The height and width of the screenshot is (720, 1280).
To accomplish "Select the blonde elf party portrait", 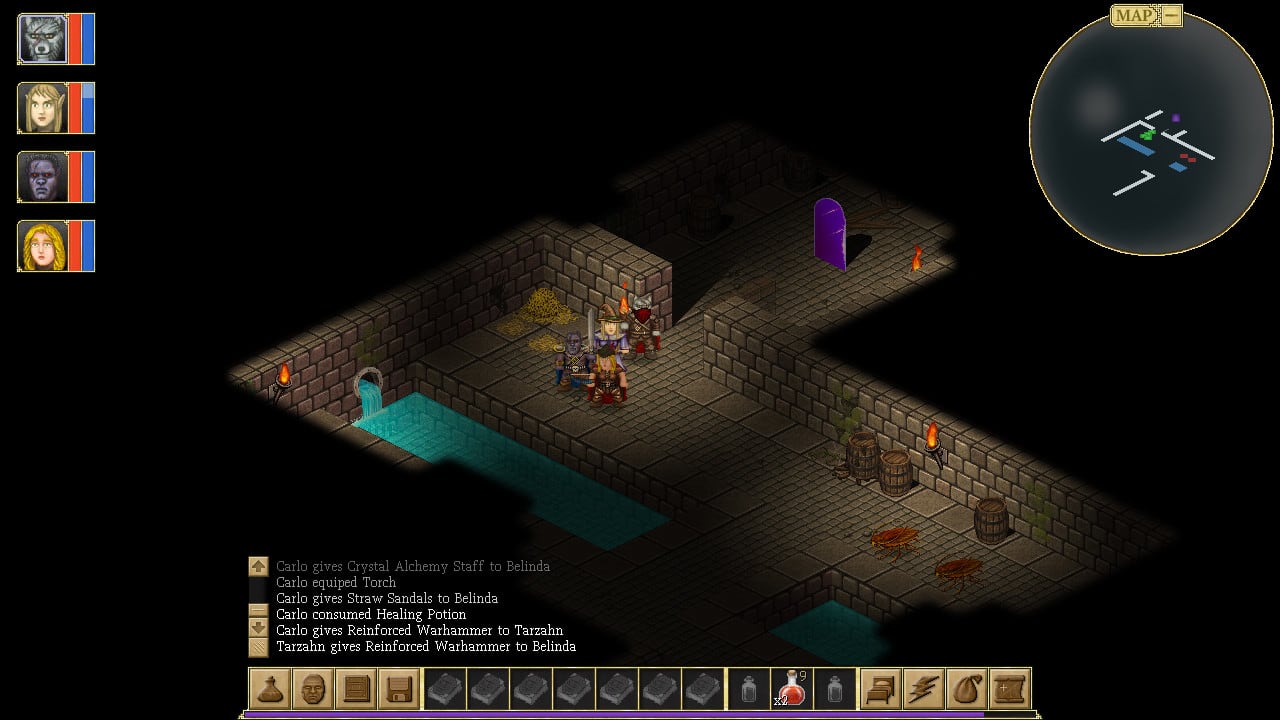I will [x=43, y=108].
